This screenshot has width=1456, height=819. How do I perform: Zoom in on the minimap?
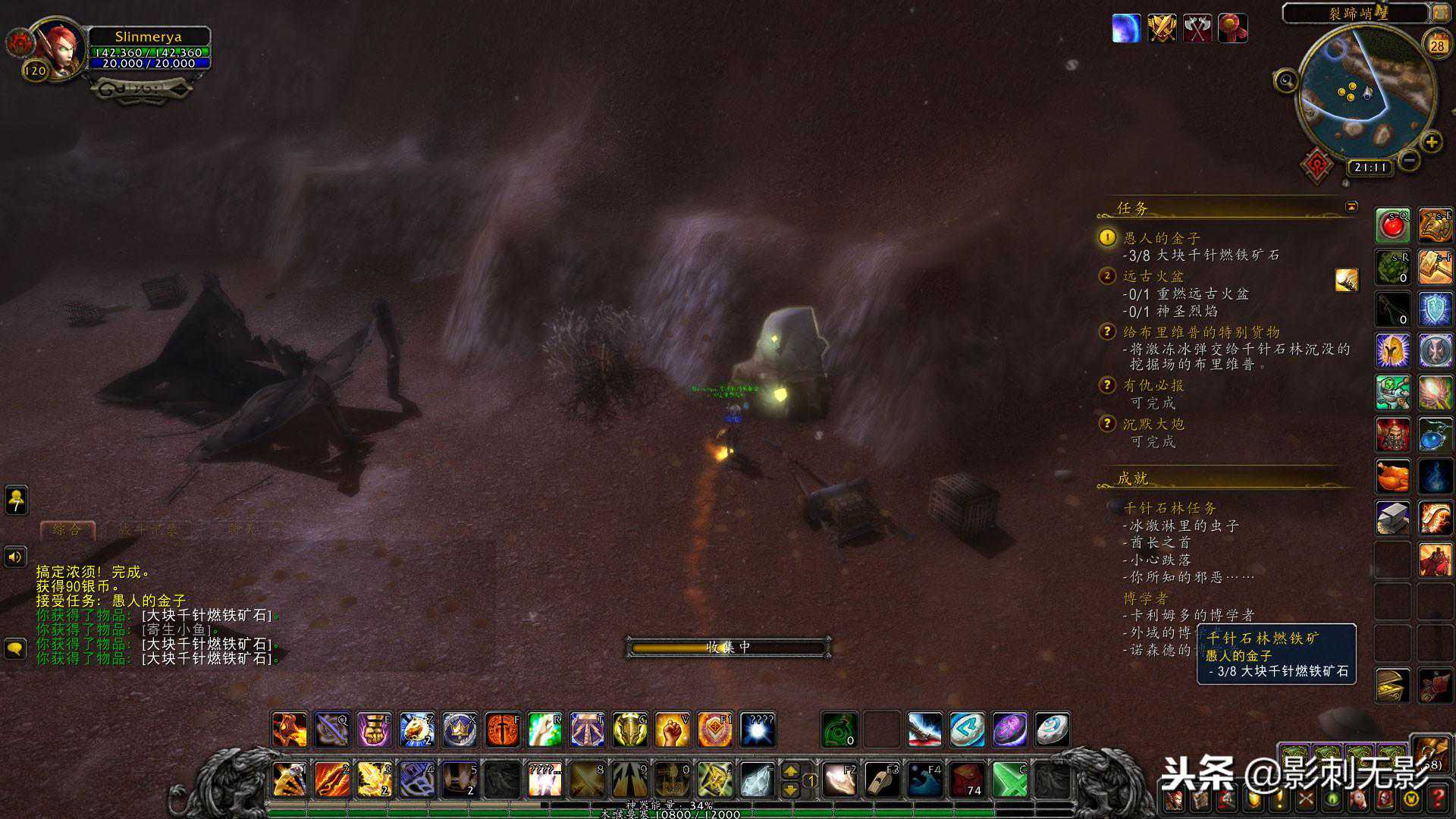1431,142
